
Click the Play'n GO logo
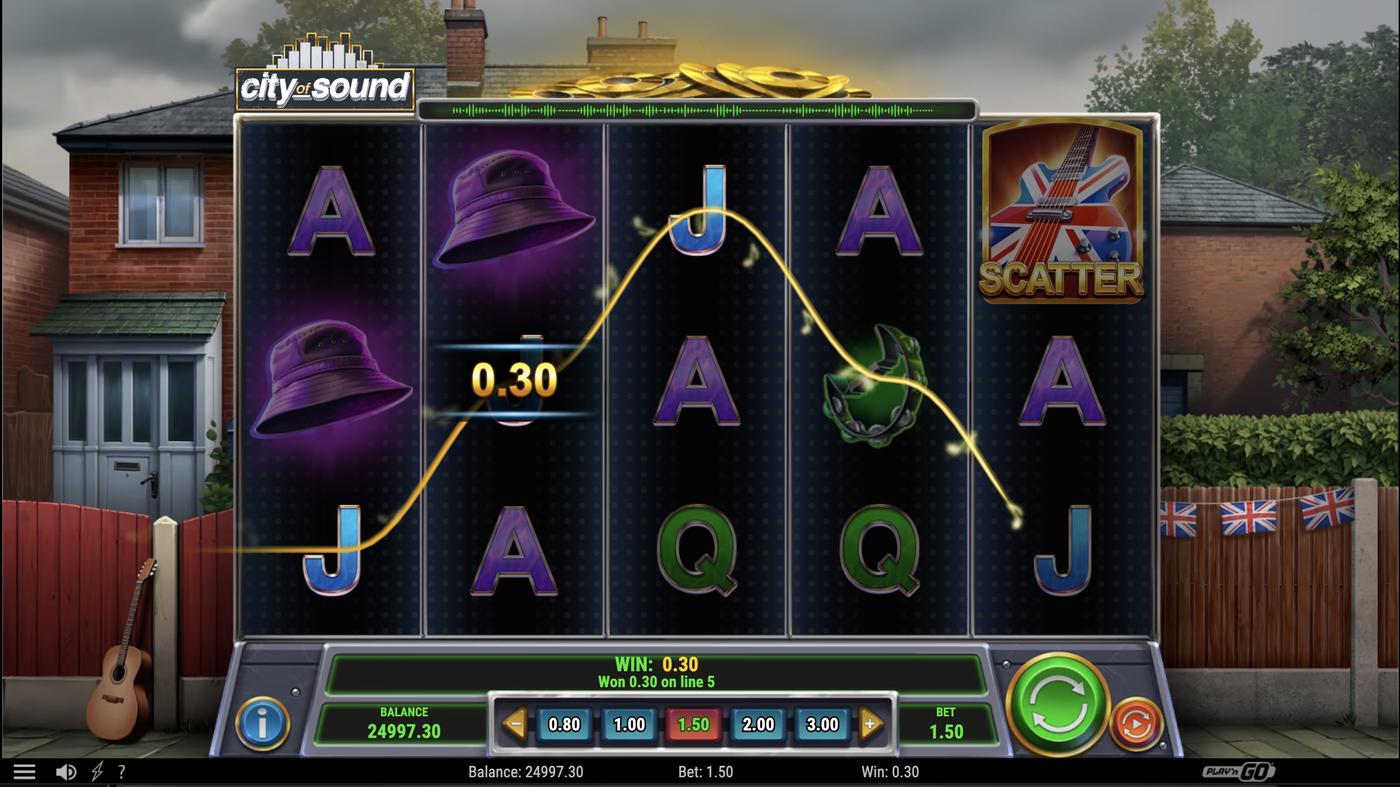click(1240, 770)
